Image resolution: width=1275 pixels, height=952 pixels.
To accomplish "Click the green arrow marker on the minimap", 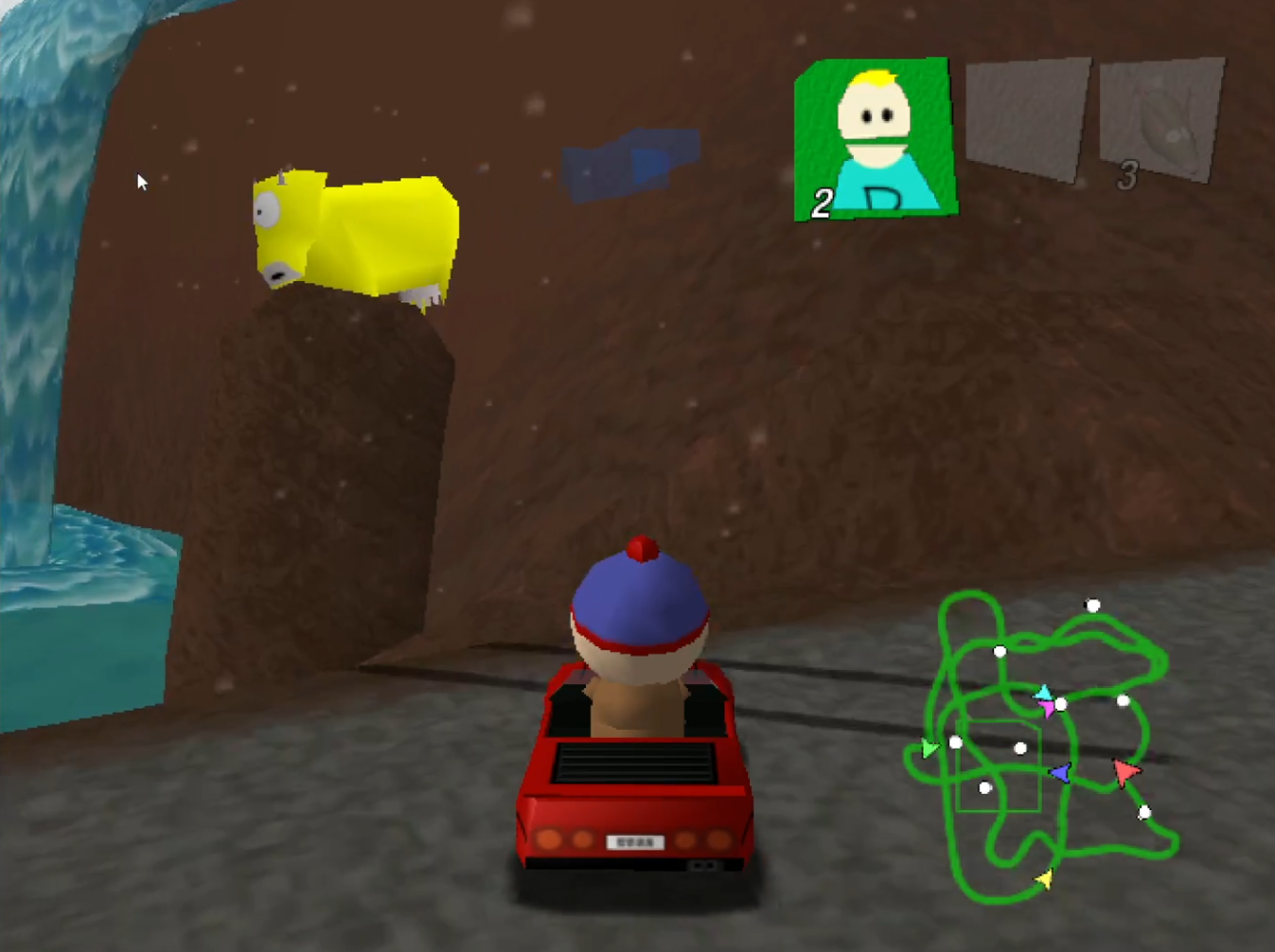I will tap(928, 748).
